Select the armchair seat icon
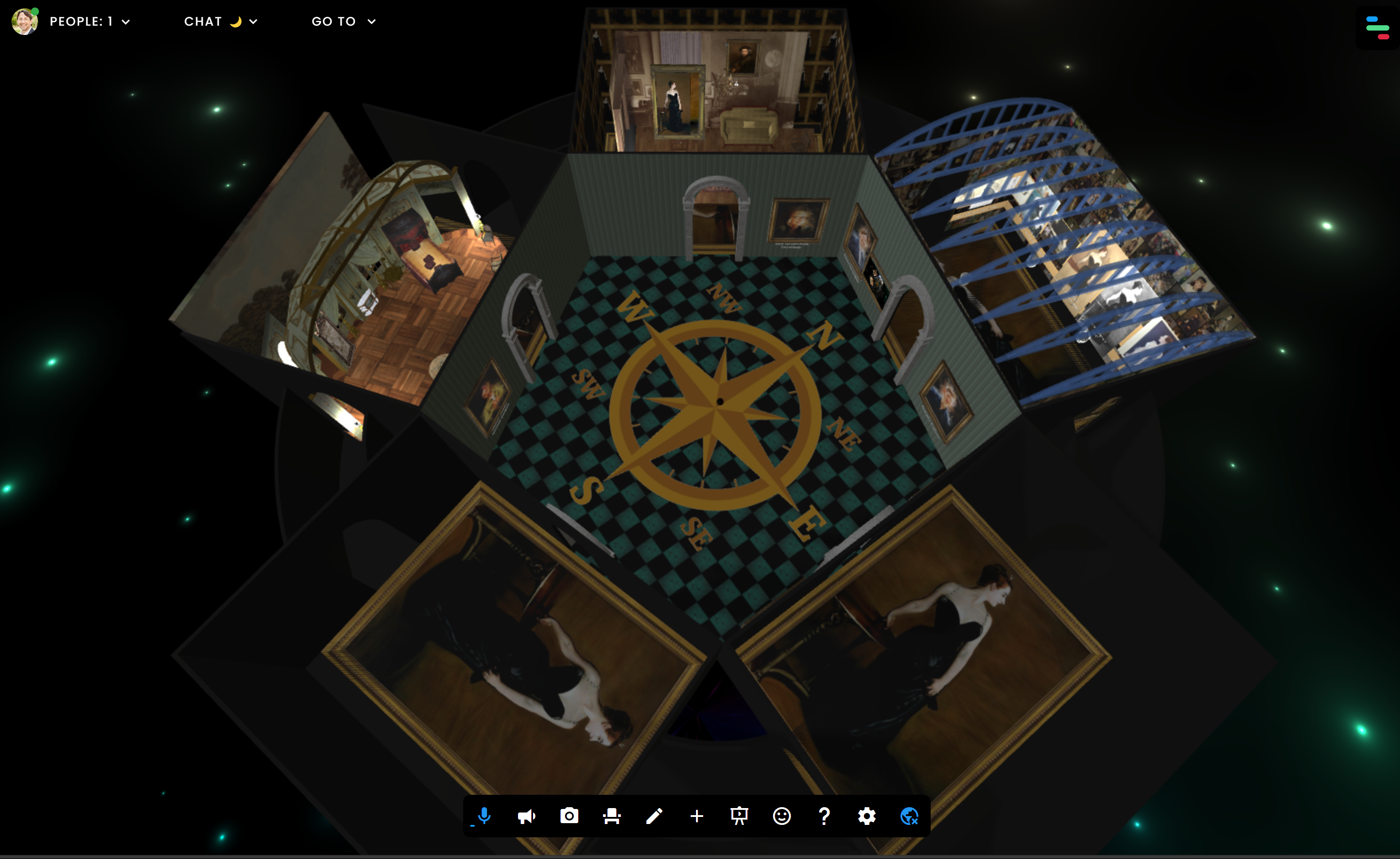This screenshot has width=1400, height=859. point(611,816)
